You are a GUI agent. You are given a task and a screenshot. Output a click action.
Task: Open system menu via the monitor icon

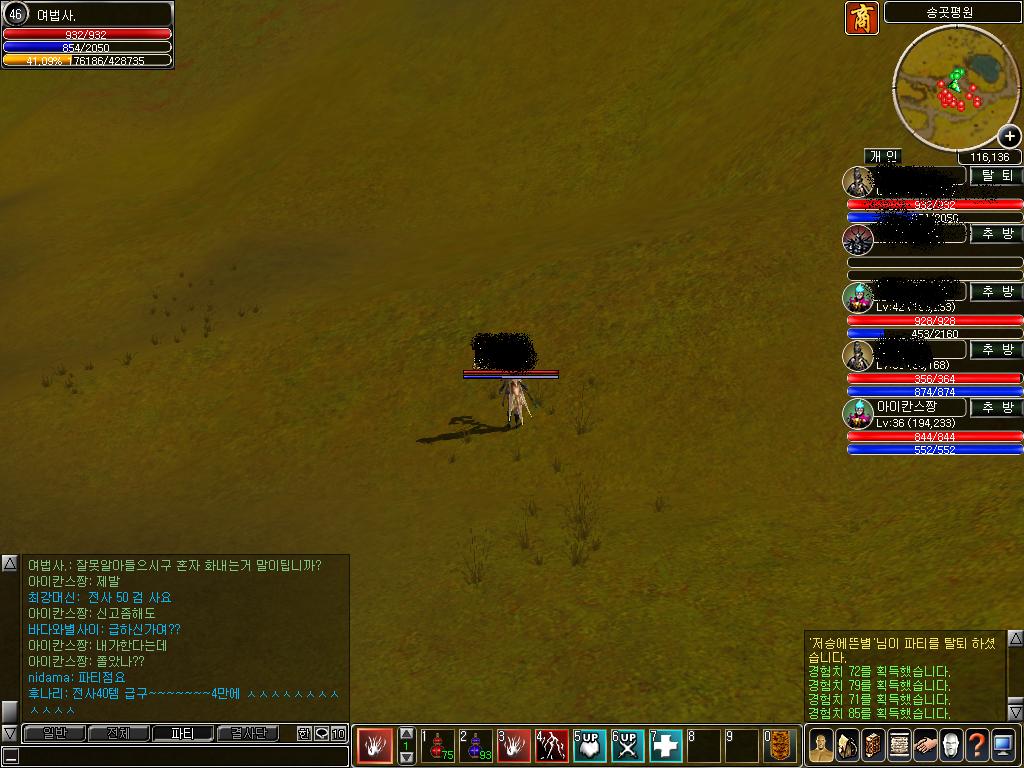point(1003,746)
